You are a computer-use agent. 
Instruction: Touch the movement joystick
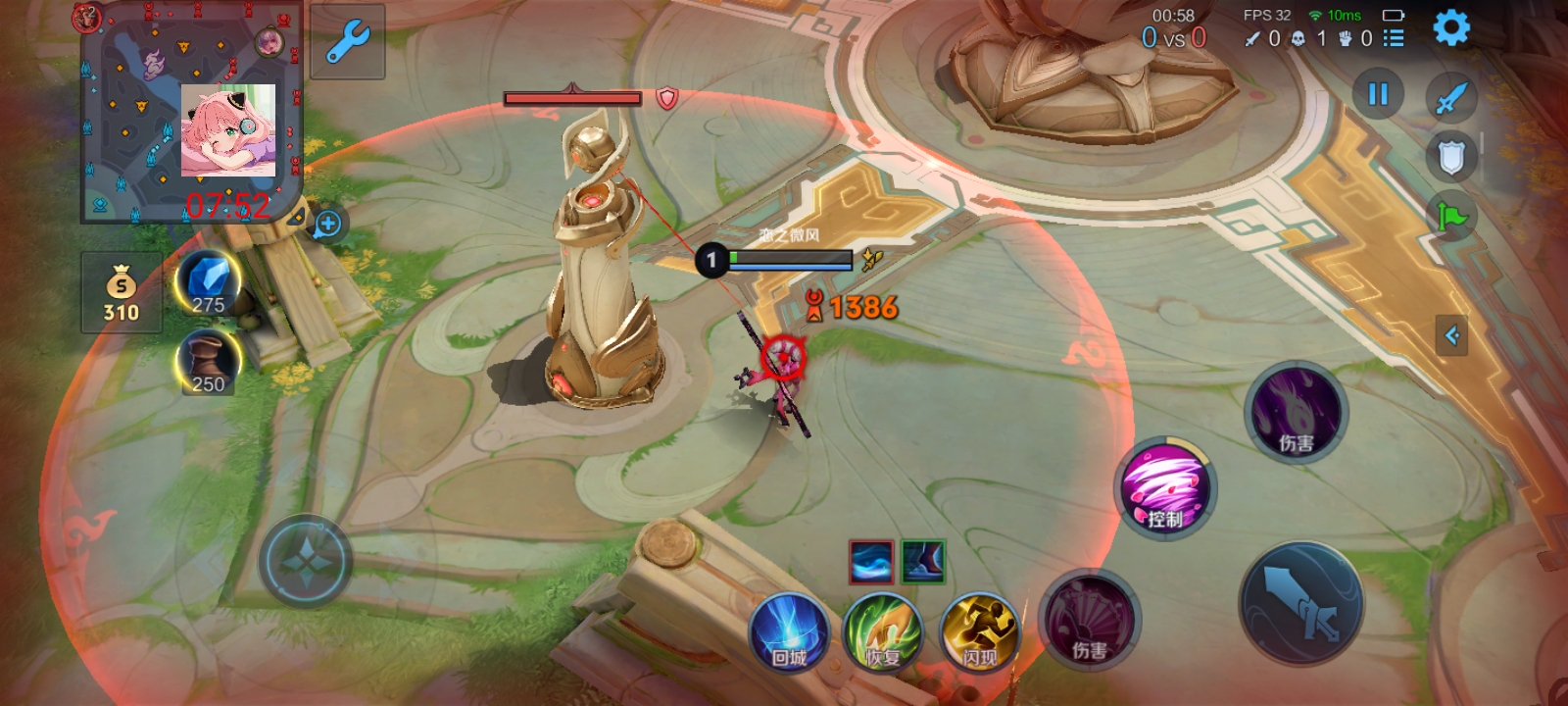tap(306, 562)
